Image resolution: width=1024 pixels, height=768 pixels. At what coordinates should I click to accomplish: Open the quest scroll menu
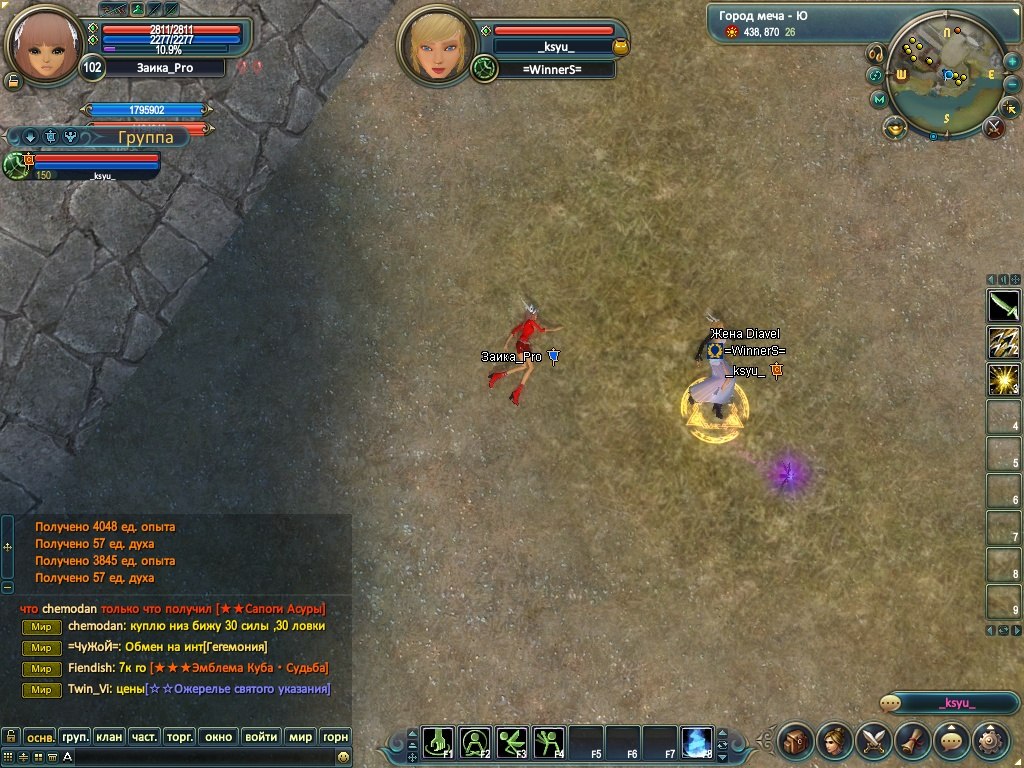912,741
